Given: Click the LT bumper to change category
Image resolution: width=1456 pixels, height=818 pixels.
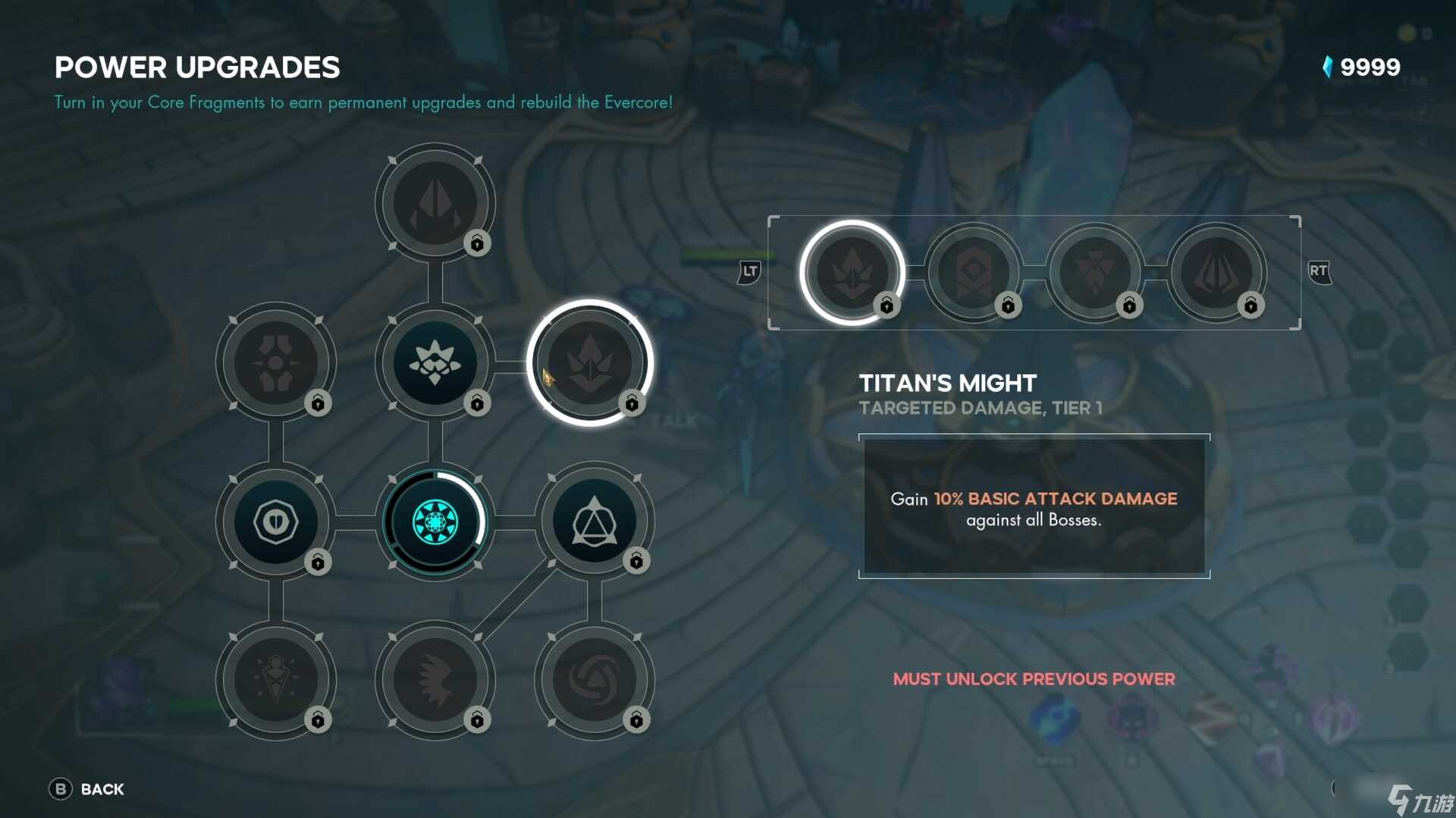Looking at the screenshot, I should [x=748, y=271].
